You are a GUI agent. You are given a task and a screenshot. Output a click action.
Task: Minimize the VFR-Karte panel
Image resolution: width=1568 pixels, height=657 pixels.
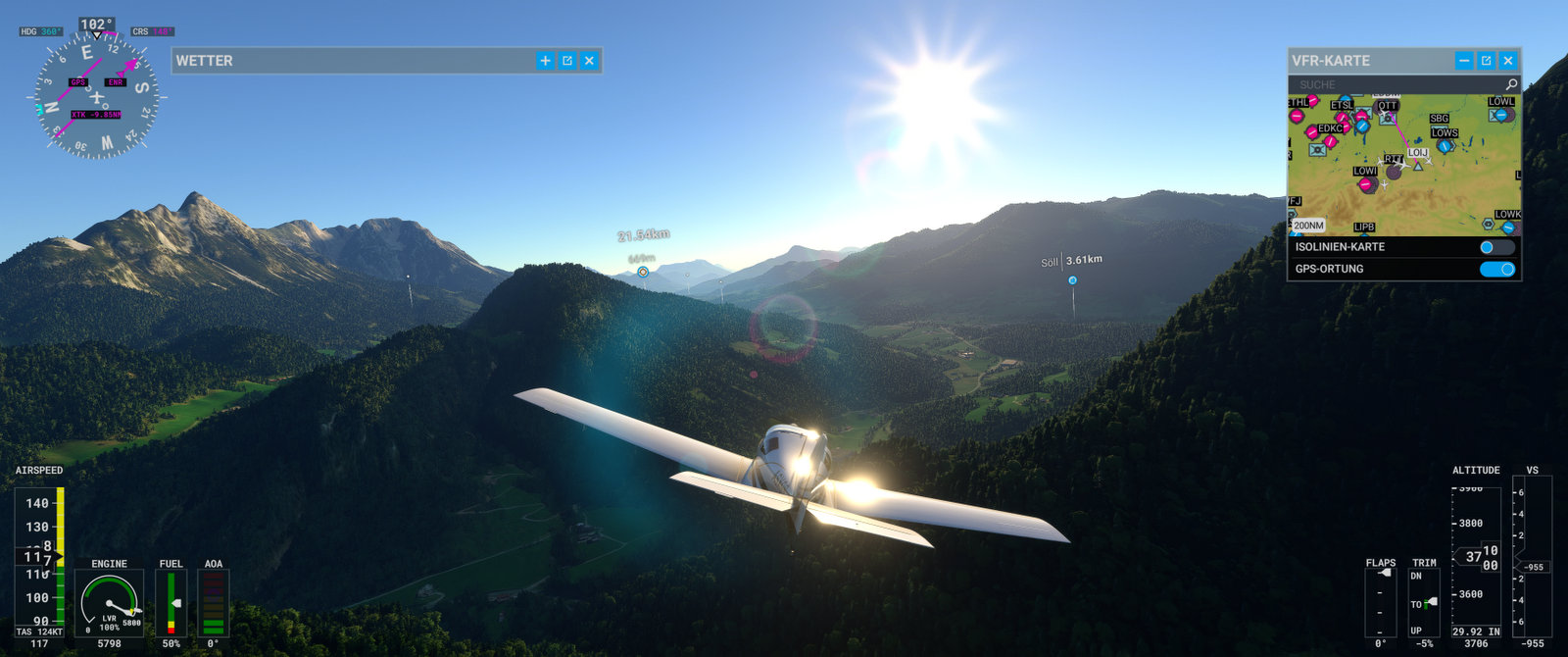point(1464,61)
